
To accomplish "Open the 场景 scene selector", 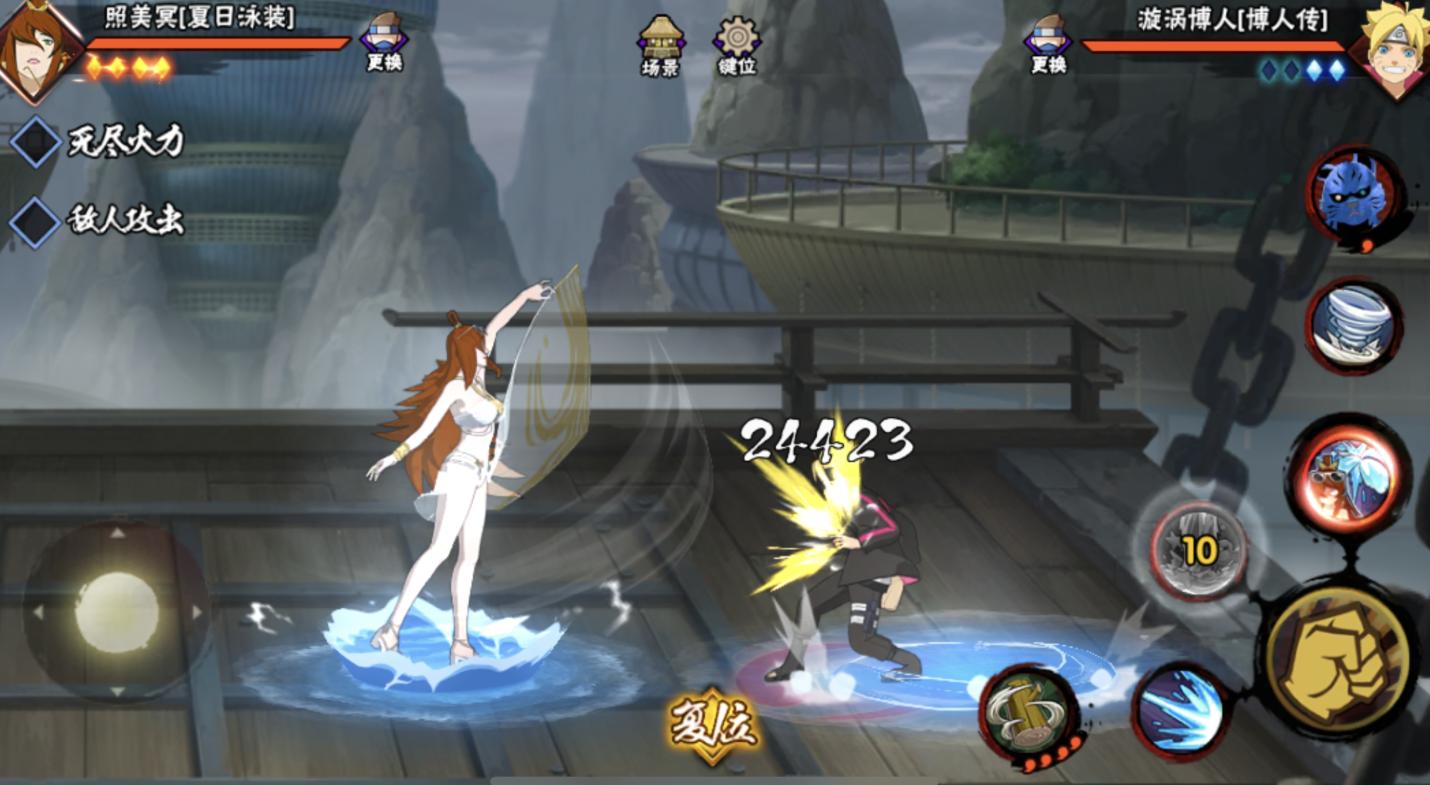I will 660,44.
